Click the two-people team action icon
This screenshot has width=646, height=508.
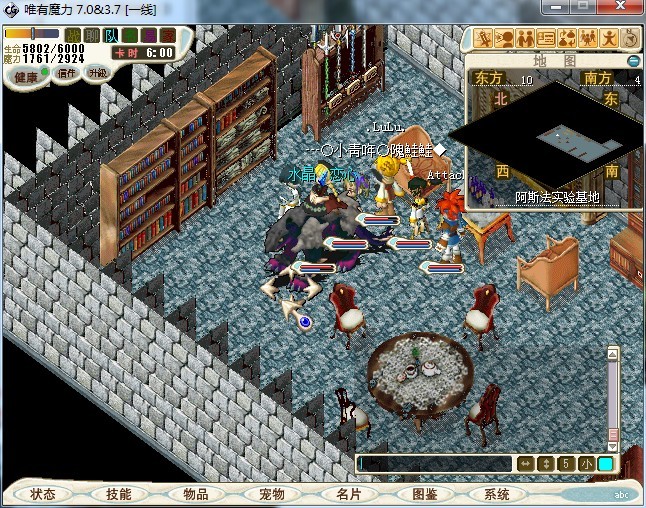point(525,39)
